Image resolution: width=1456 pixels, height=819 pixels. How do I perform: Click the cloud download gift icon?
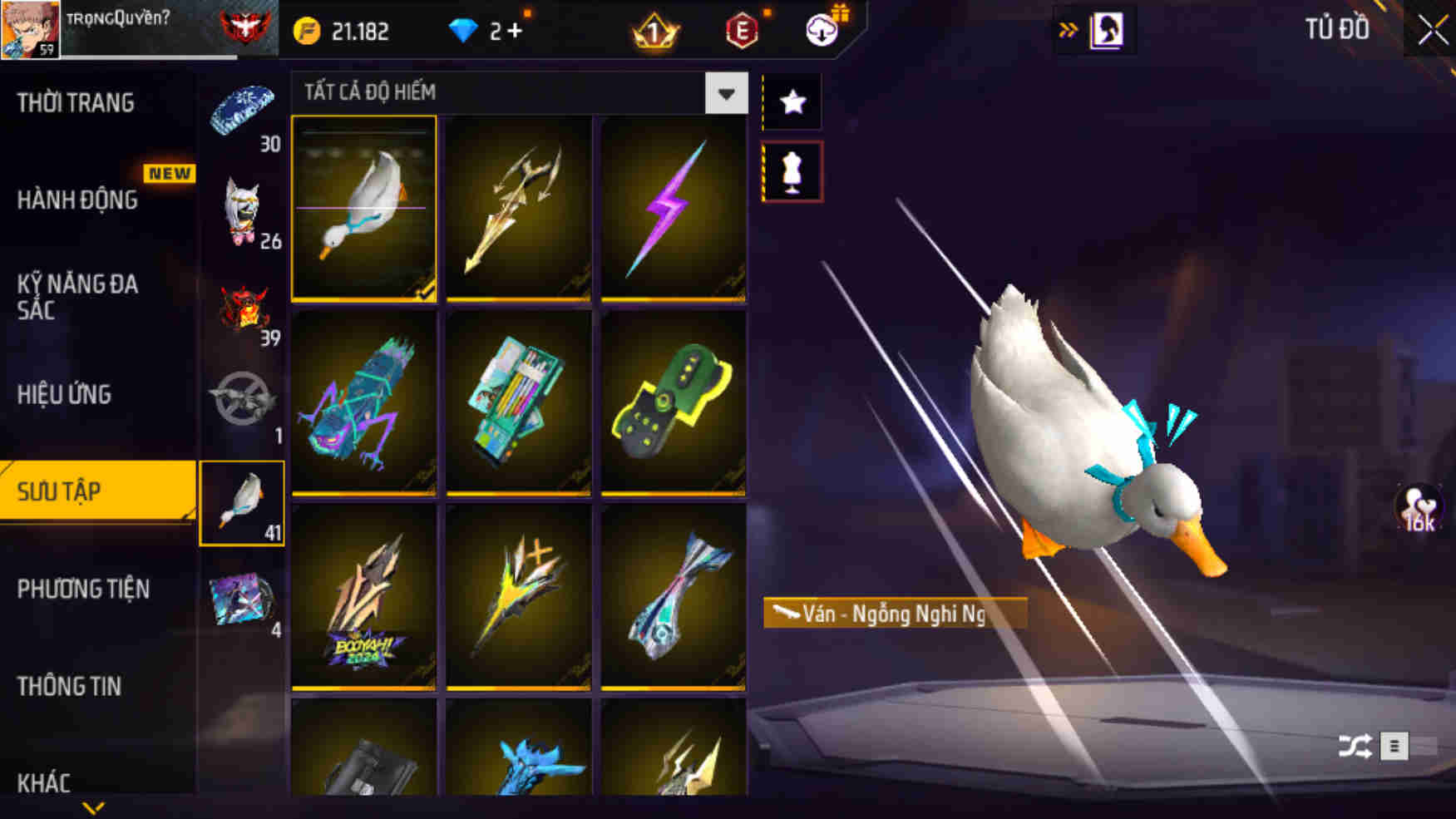point(820,32)
